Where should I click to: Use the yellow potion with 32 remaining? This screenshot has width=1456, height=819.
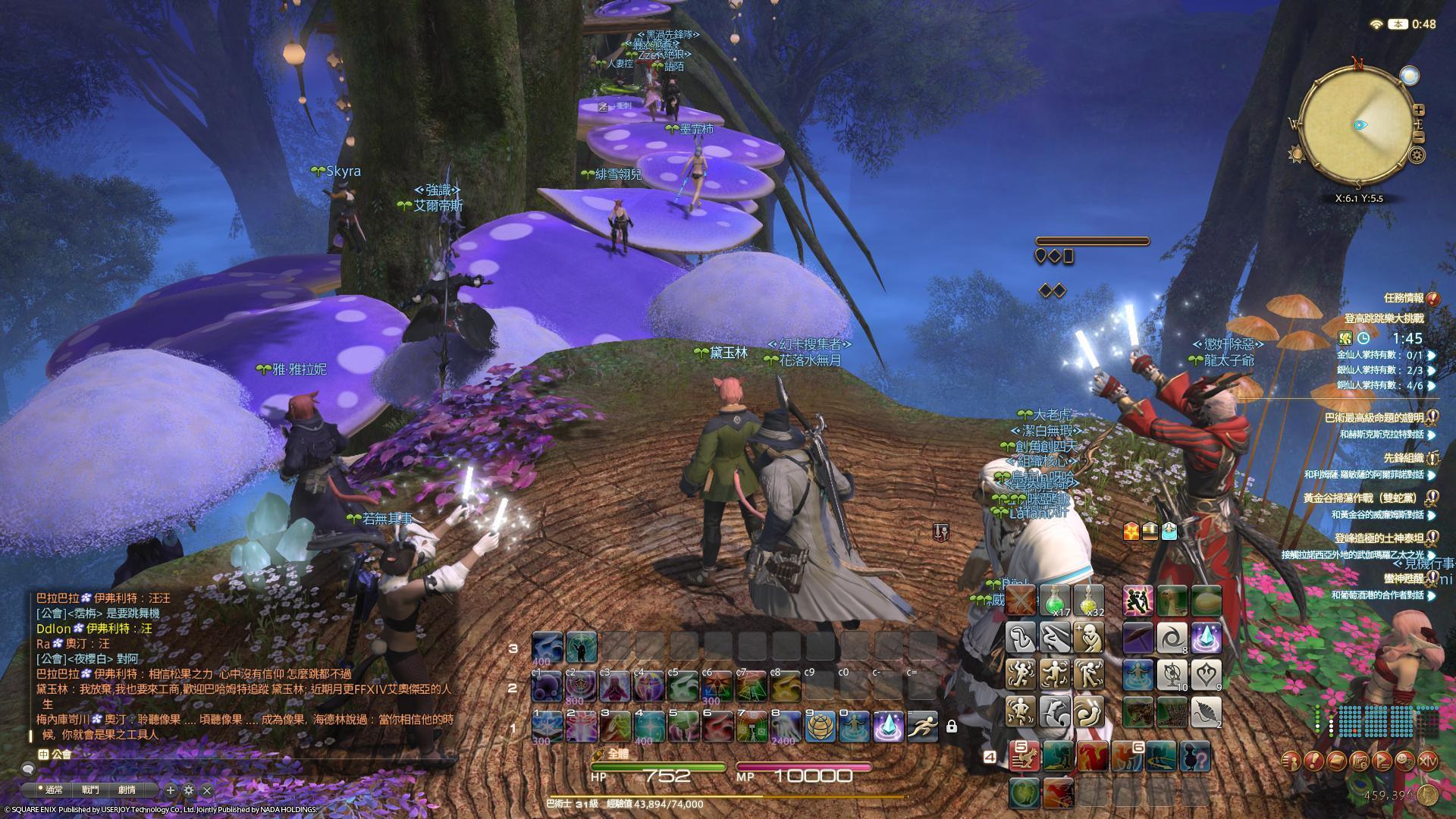pyautogui.click(x=1088, y=600)
